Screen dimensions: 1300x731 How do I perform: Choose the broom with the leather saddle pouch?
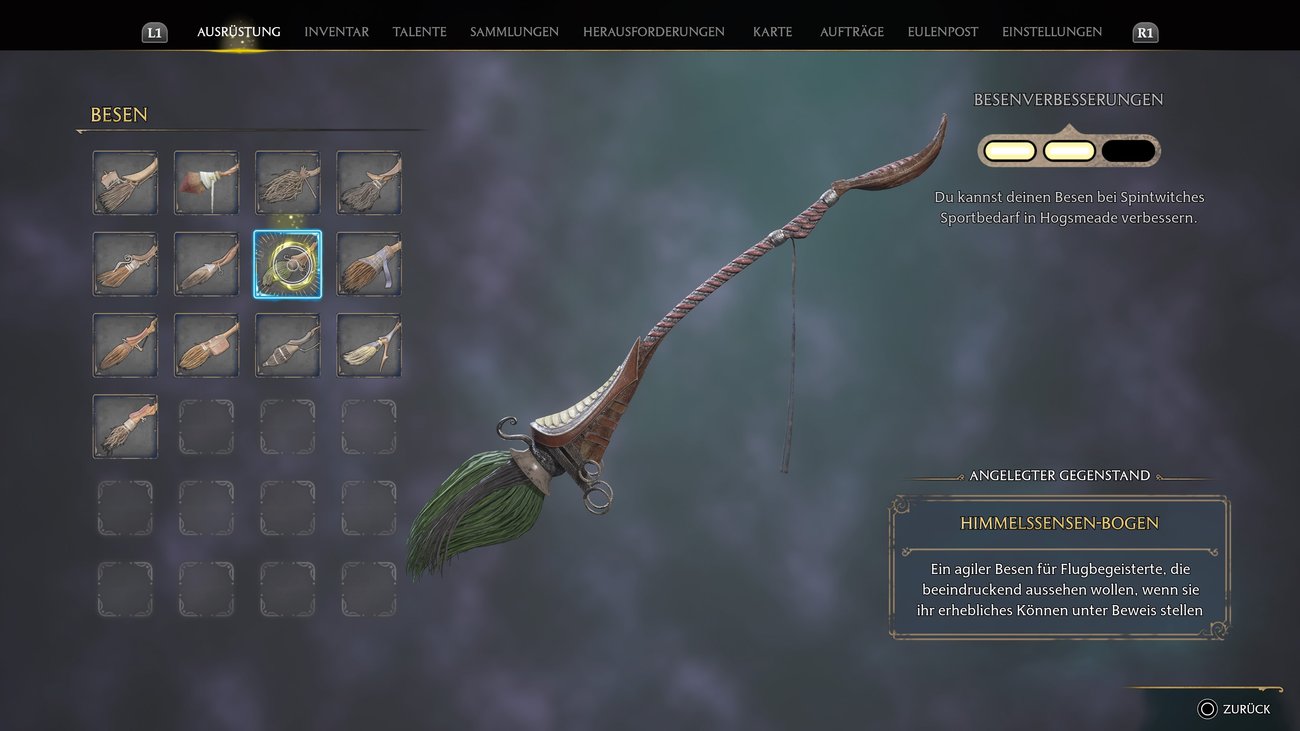[206, 345]
